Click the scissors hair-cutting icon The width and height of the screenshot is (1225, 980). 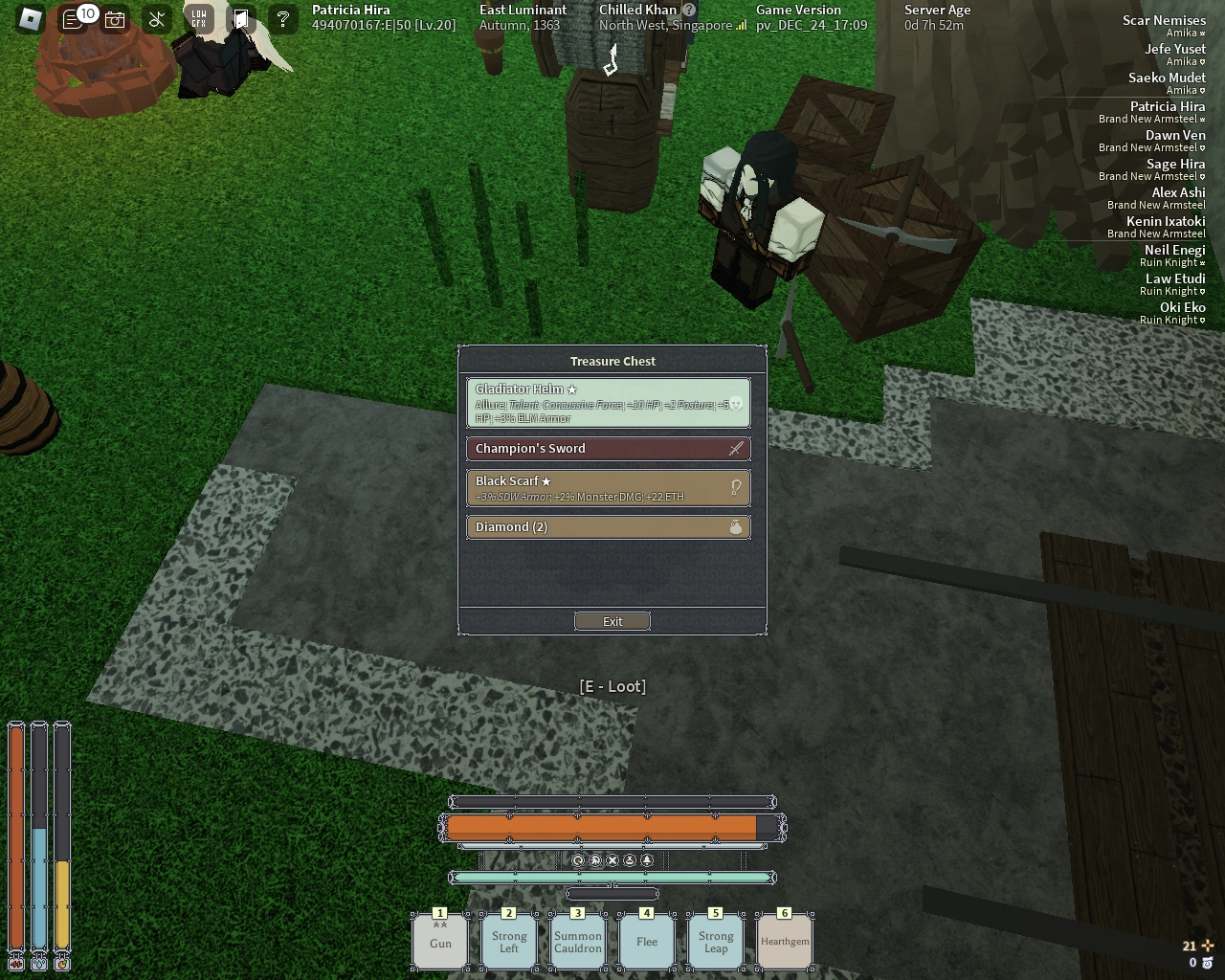click(155, 17)
